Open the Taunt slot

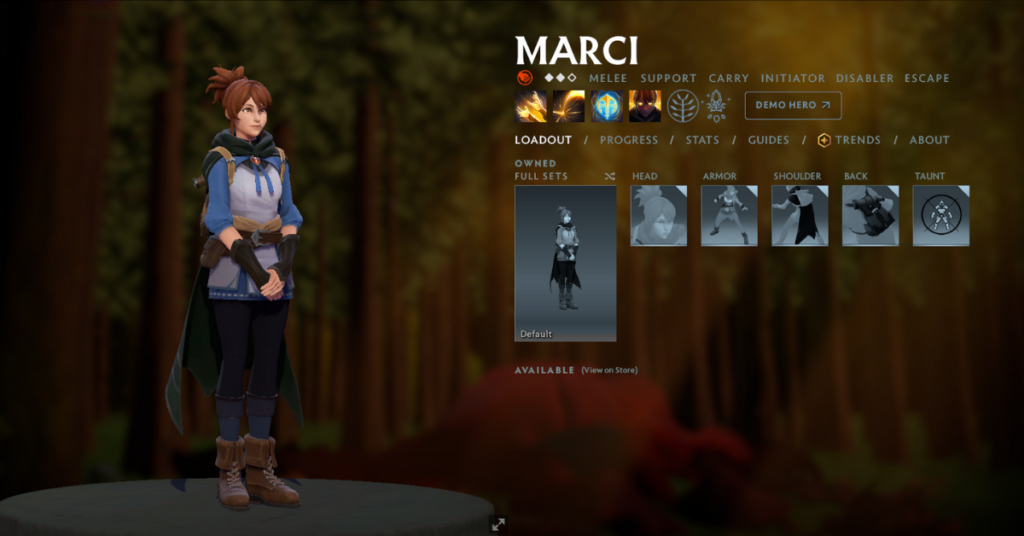coord(941,215)
